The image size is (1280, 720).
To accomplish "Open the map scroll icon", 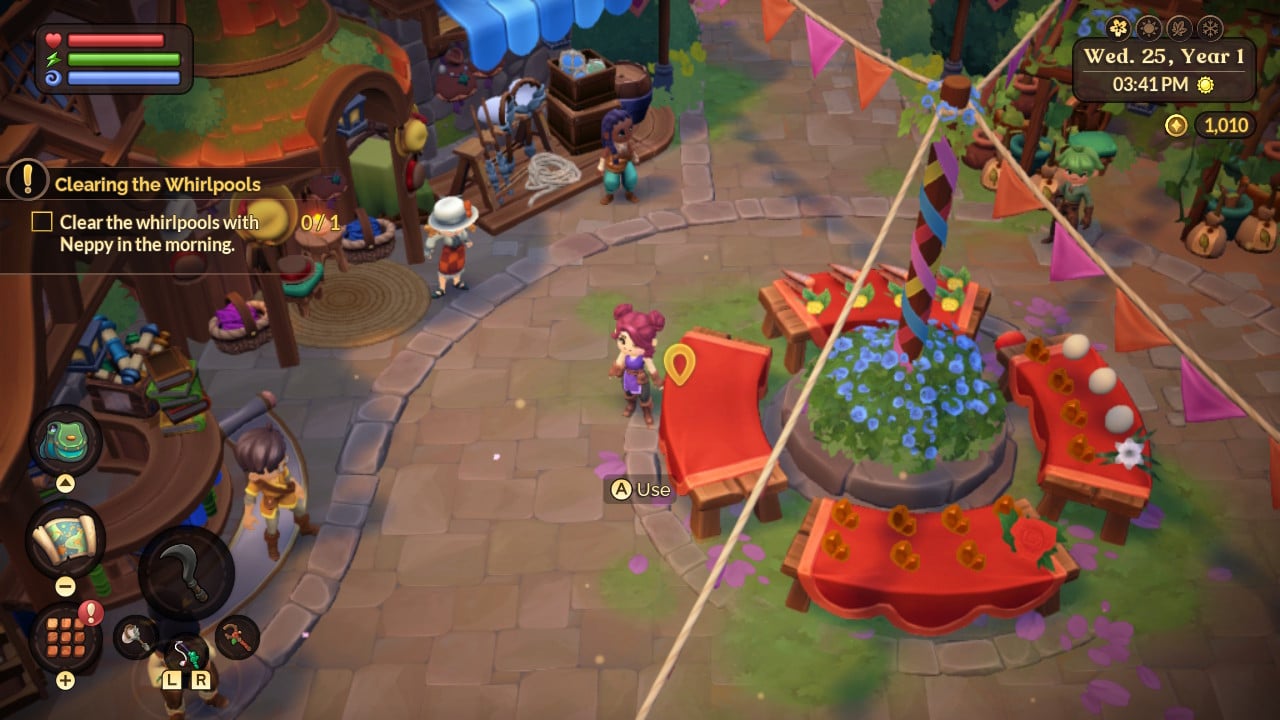I will pos(66,537).
